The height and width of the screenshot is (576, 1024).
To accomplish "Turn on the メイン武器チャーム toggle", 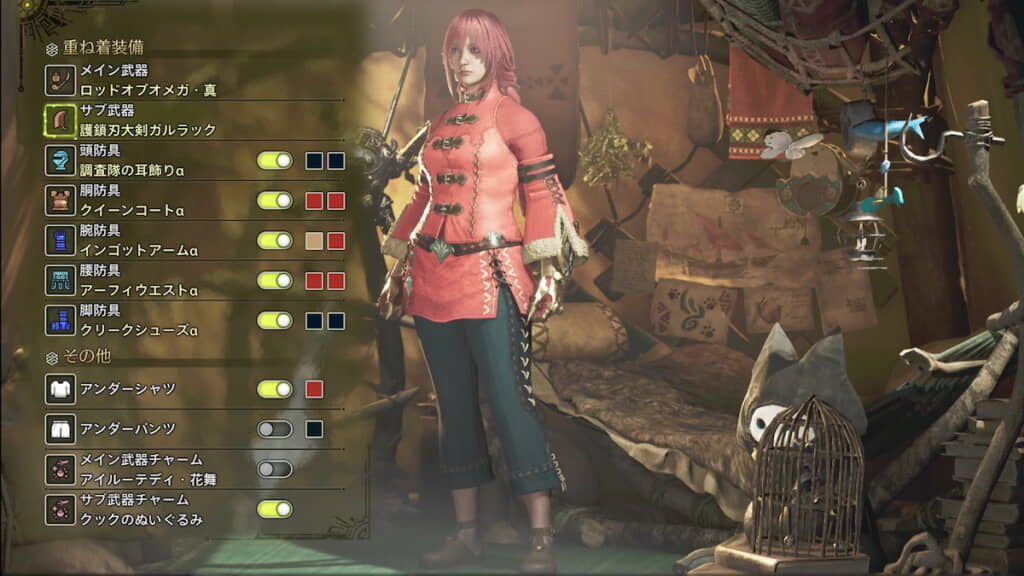I will coord(274,469).
